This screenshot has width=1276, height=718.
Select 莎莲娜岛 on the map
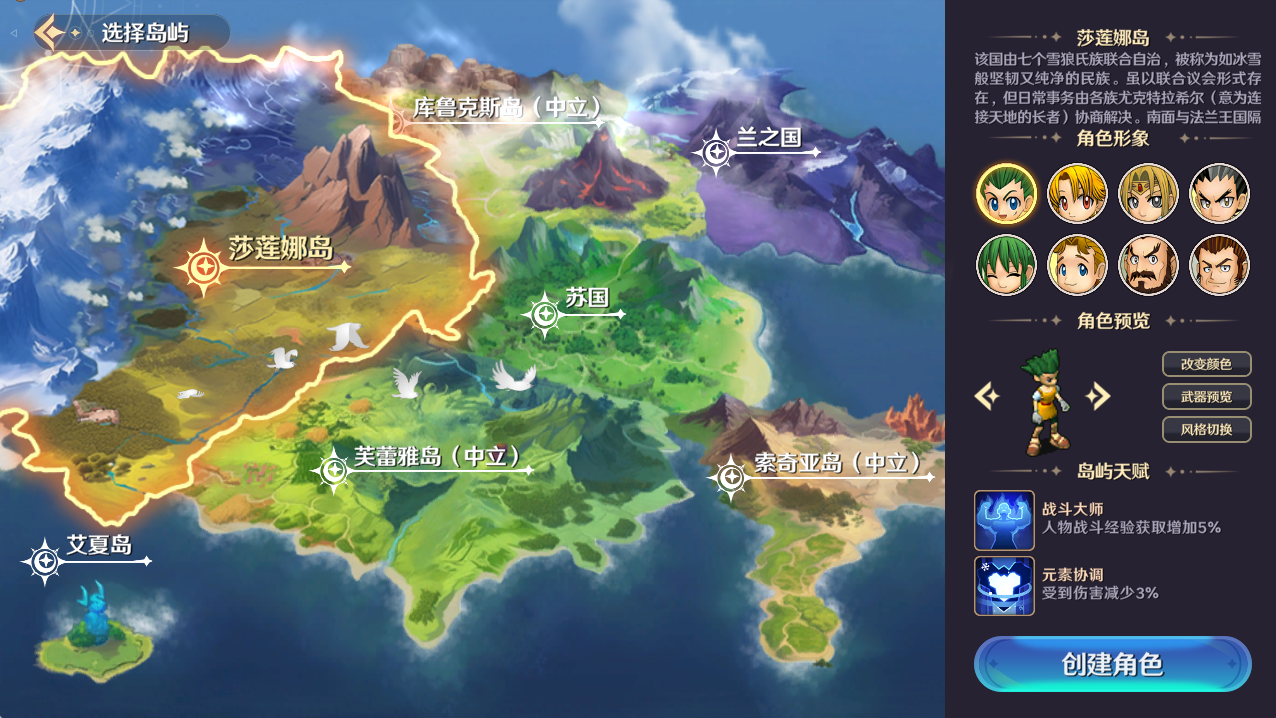[204, 267]
